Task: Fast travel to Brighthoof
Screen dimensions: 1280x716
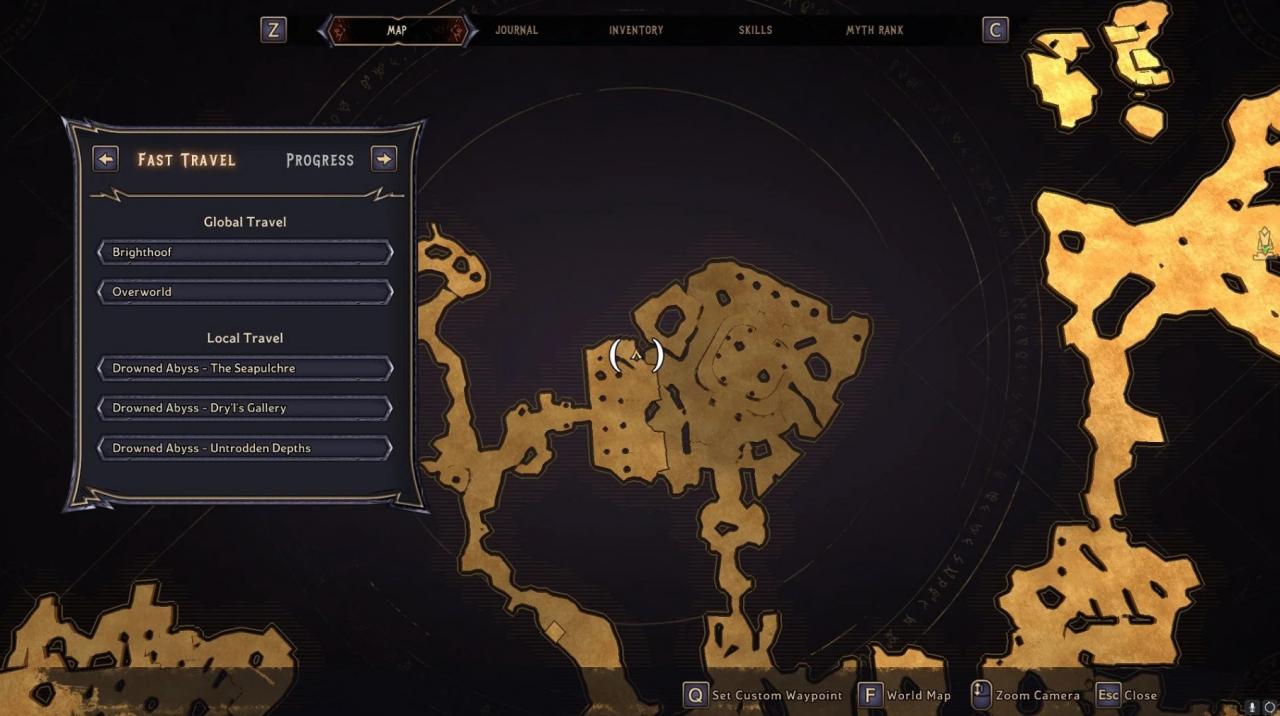Action: 245,252
